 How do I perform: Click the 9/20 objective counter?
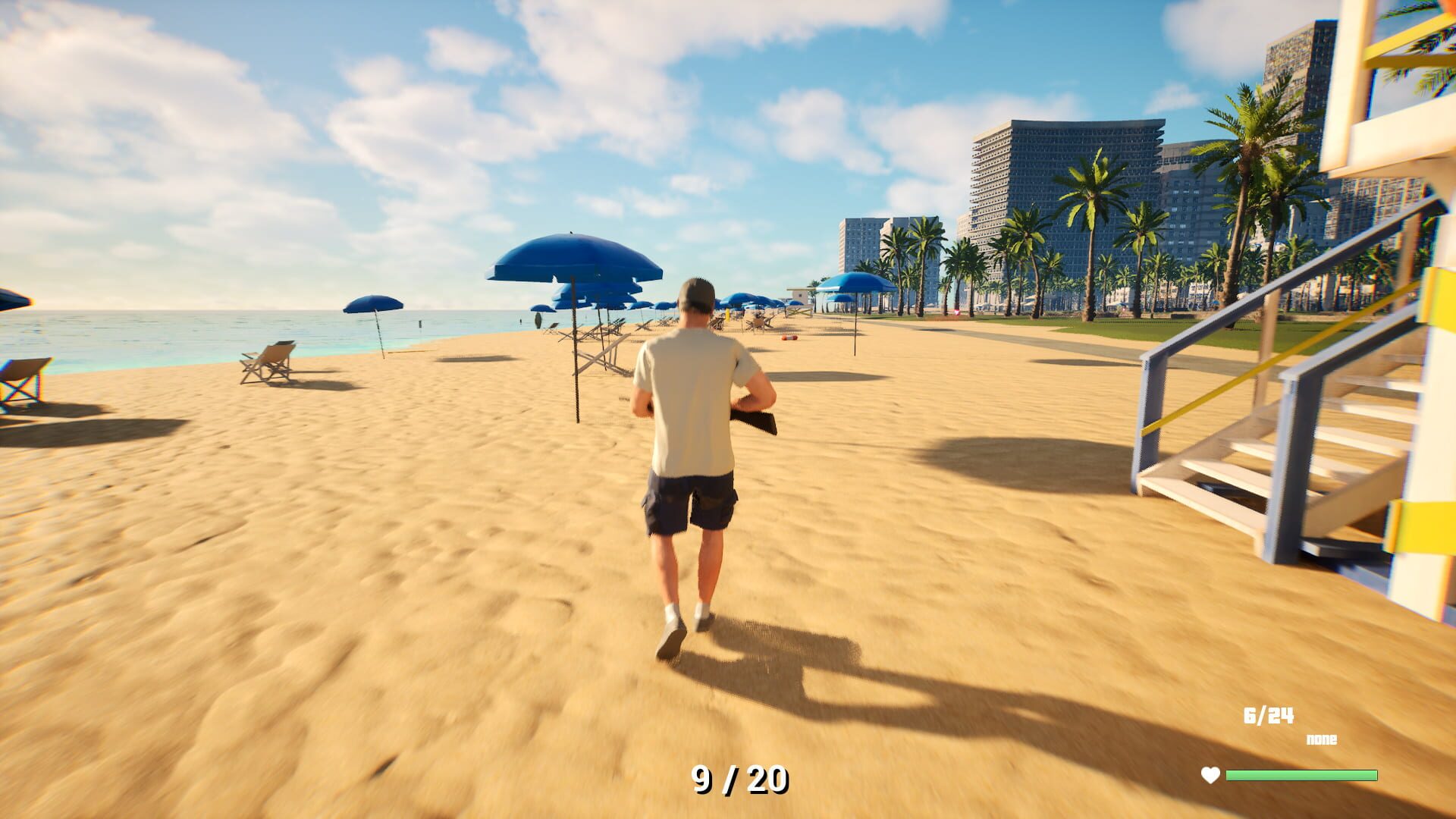[x=738, y=778]
